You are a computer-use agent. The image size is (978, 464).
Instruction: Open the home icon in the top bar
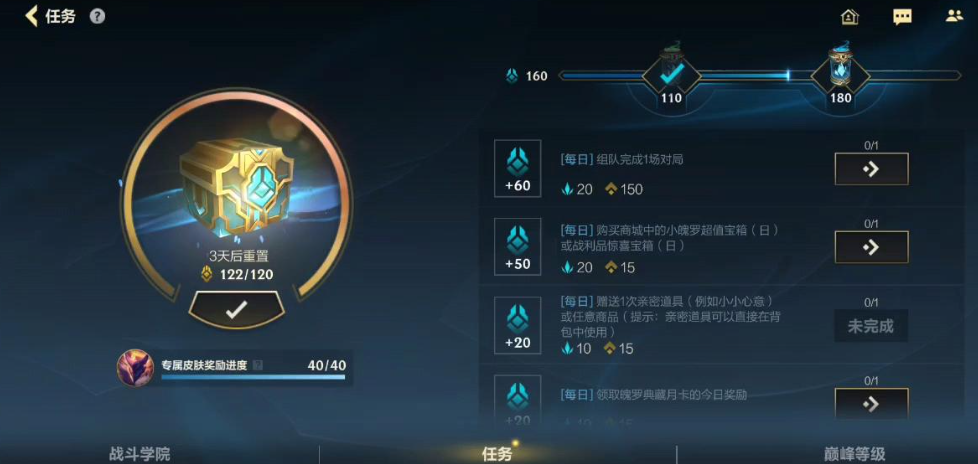pyautogui.click(x=850, y=16)
